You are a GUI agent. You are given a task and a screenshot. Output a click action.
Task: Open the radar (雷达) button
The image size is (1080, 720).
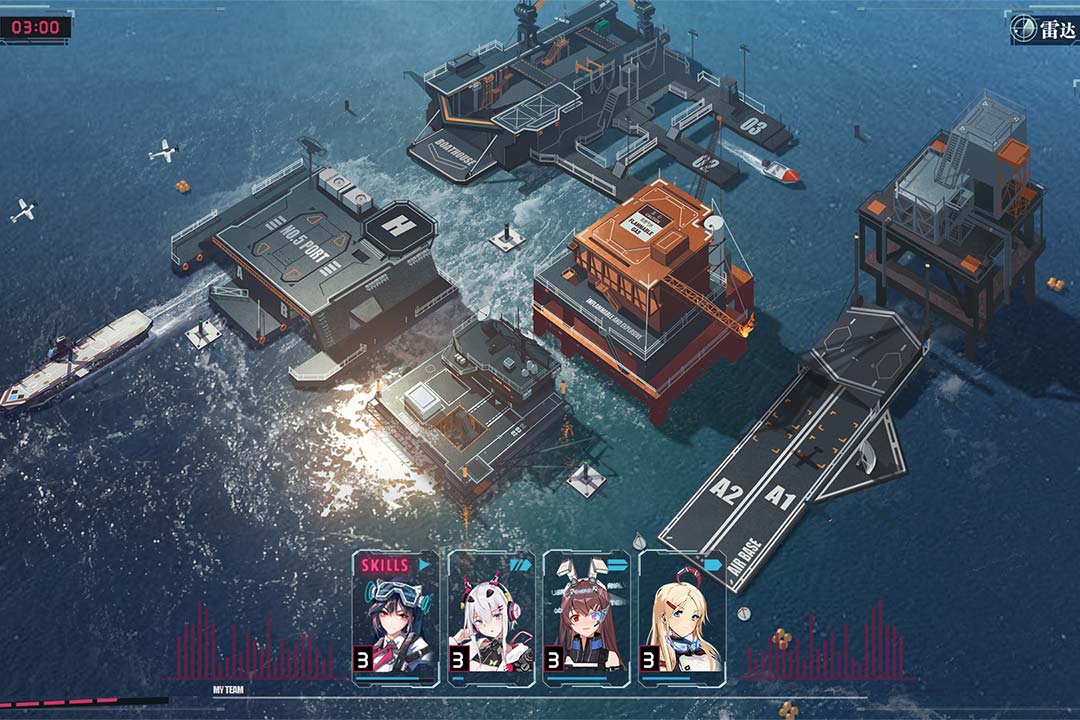click(1043, 29)
